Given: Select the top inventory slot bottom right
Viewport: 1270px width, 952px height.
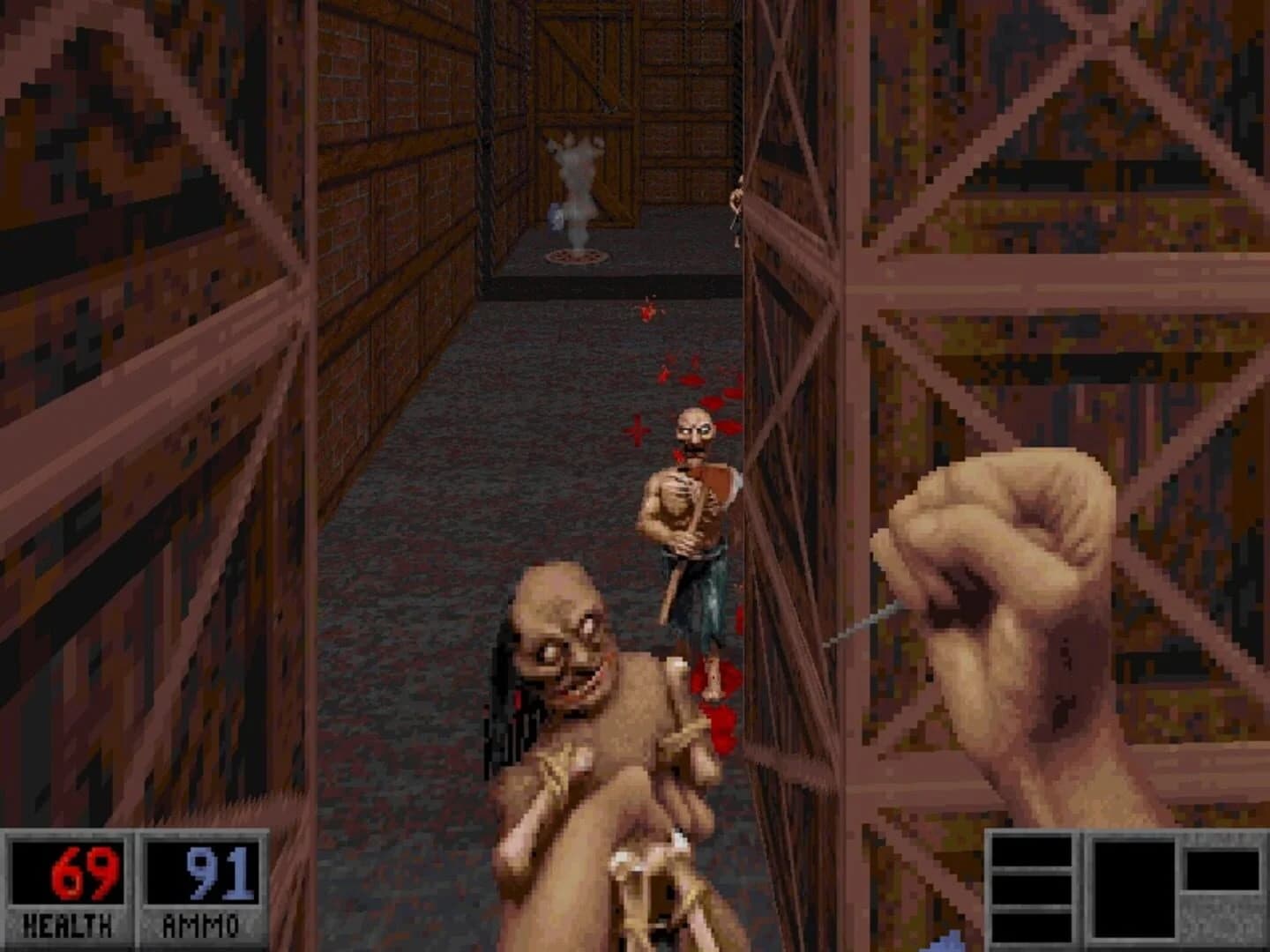Looking at the screenshot, I should (1032, 851).
